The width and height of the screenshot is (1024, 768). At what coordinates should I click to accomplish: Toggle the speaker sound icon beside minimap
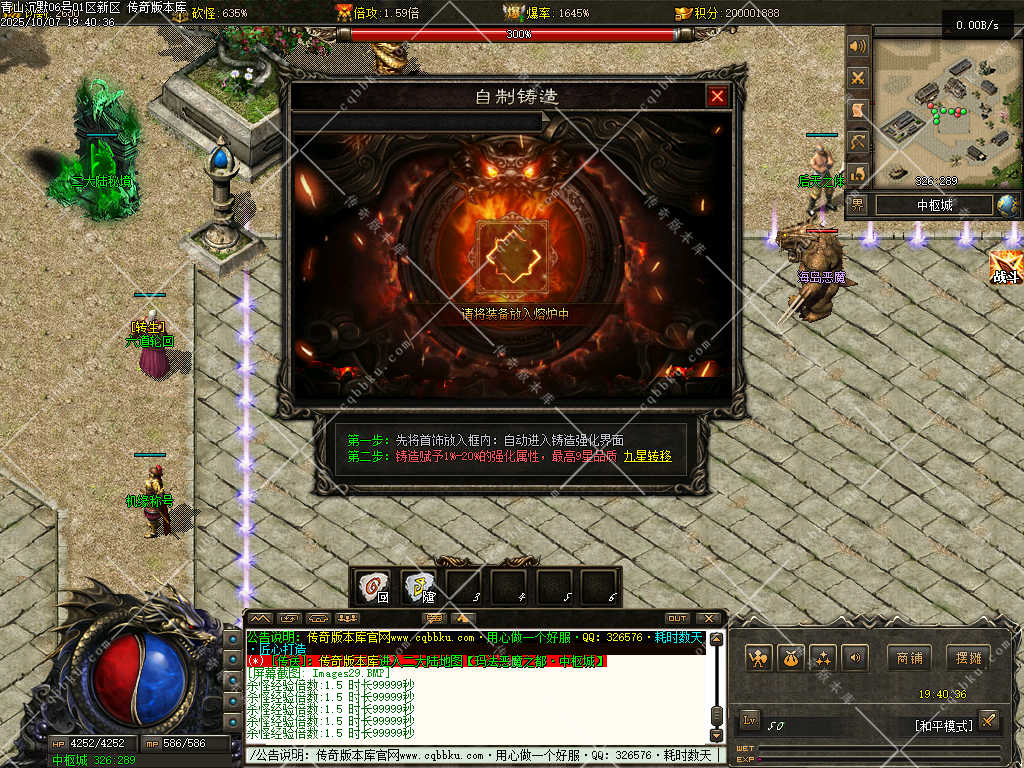pos(857,46)
